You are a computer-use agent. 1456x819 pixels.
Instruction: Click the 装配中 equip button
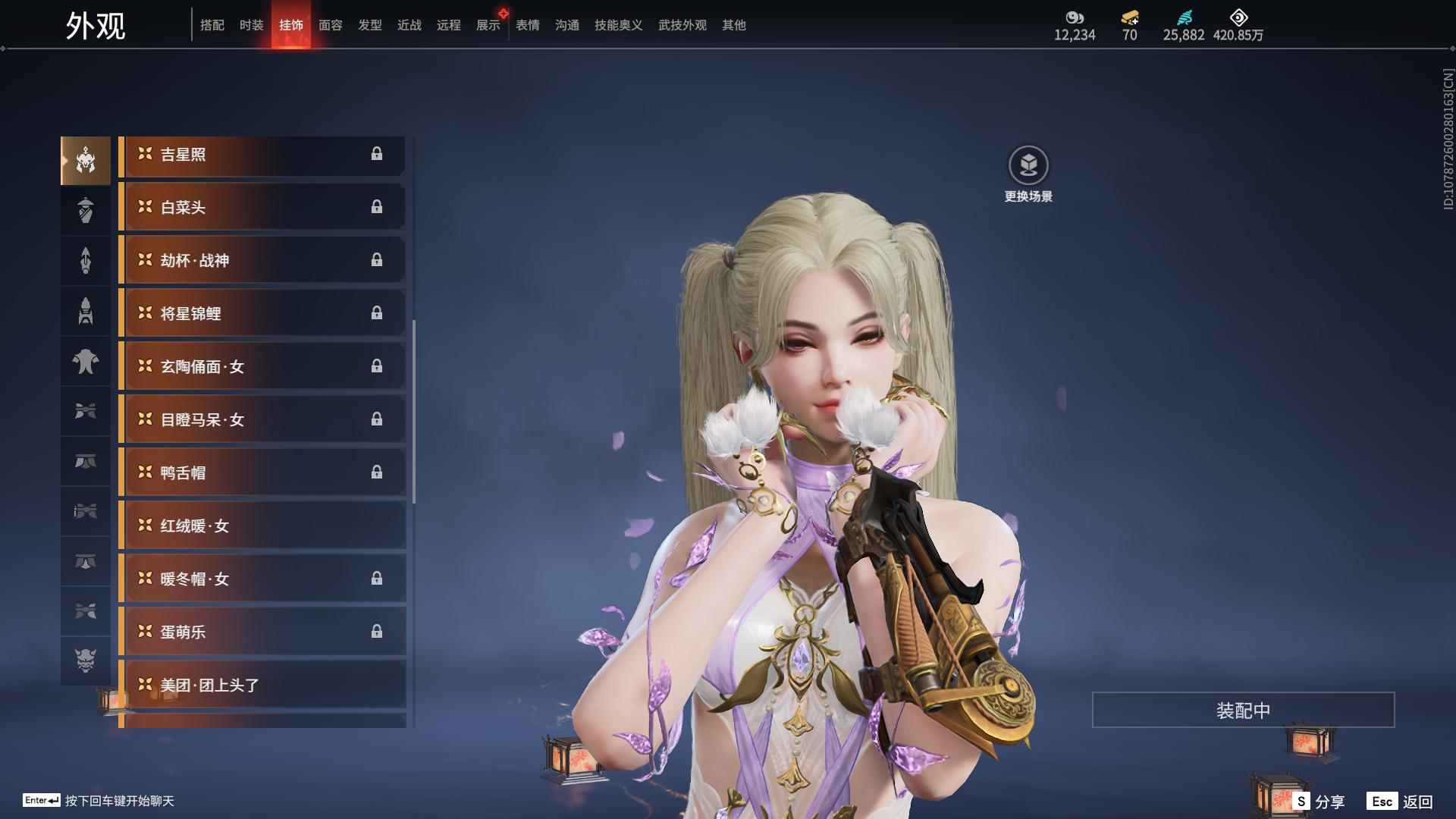click(1243, 711)
